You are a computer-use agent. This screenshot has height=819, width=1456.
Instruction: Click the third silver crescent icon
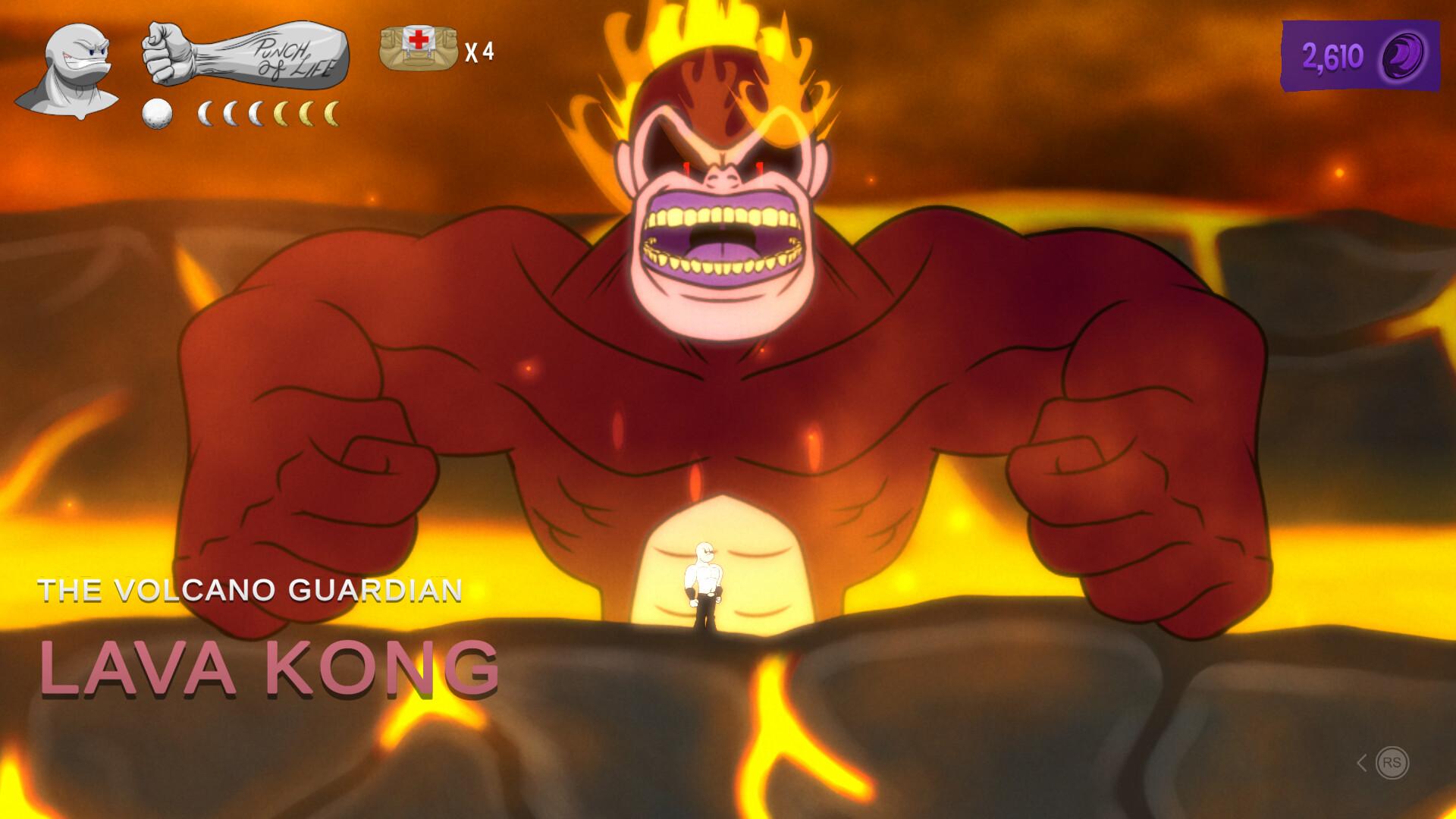coord(258,114)
